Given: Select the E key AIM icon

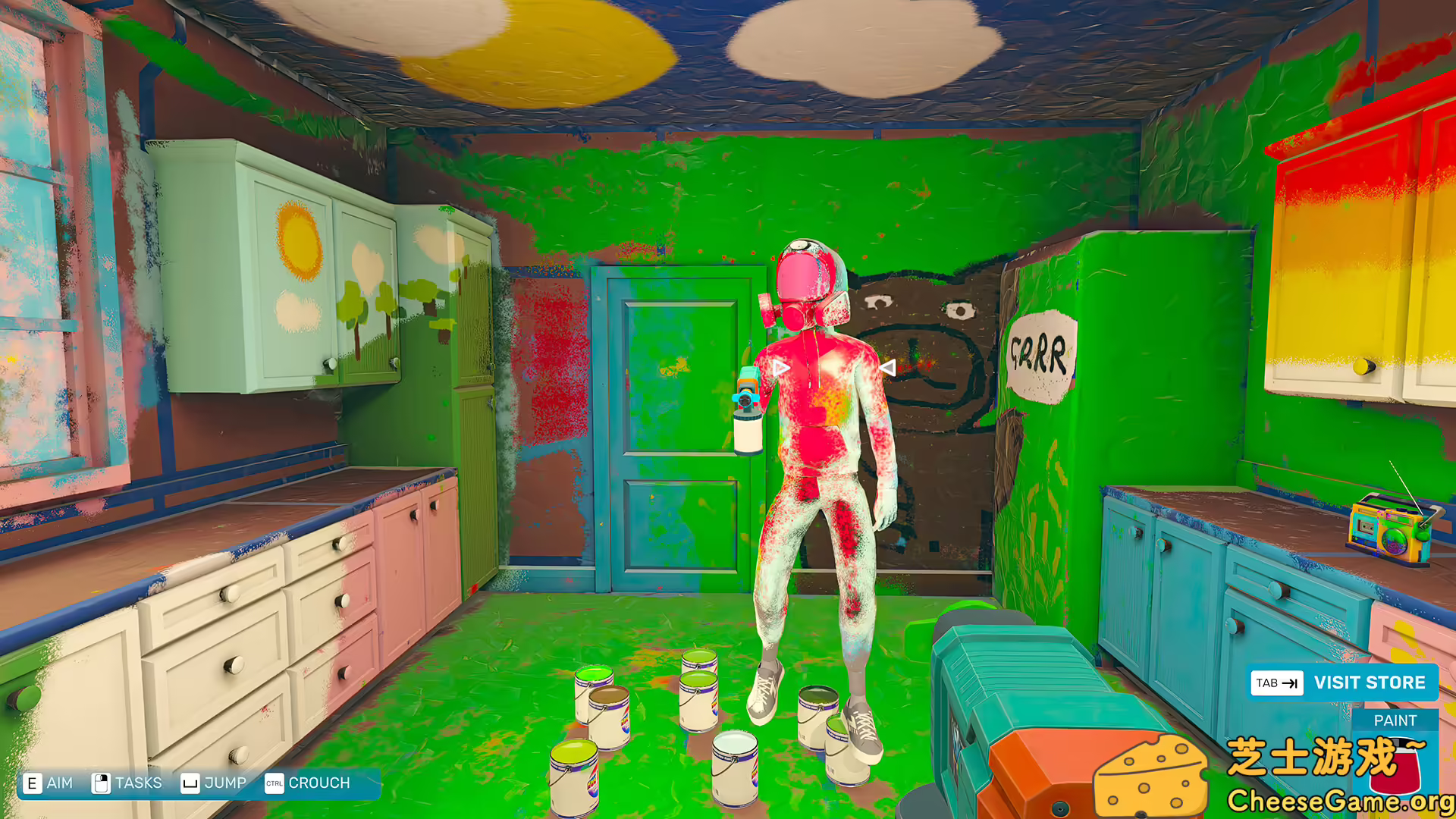Looking at the screenshot, I should point(32,782).
